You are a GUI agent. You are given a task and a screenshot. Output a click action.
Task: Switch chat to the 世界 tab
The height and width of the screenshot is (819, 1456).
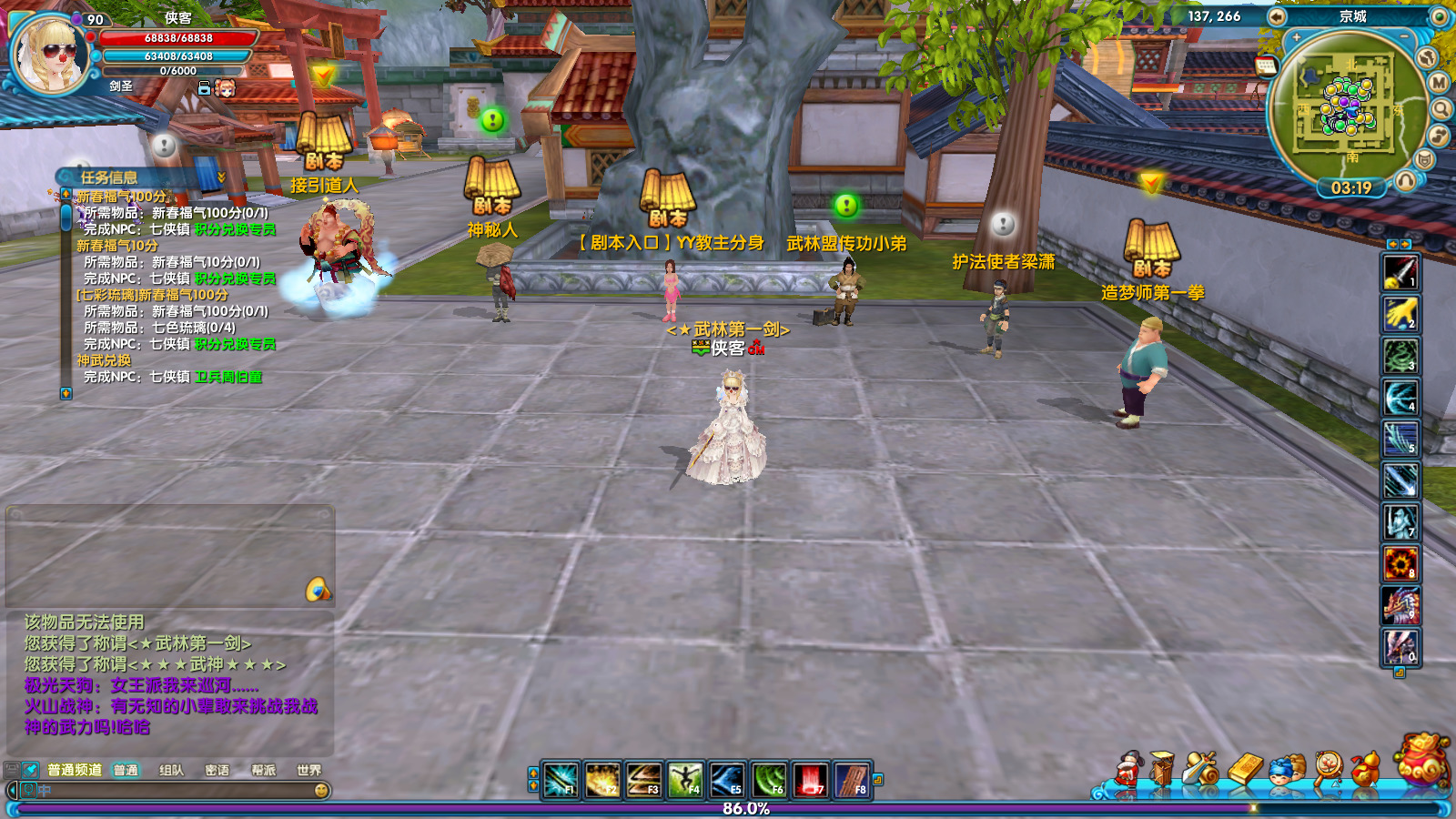coord(308,770)
